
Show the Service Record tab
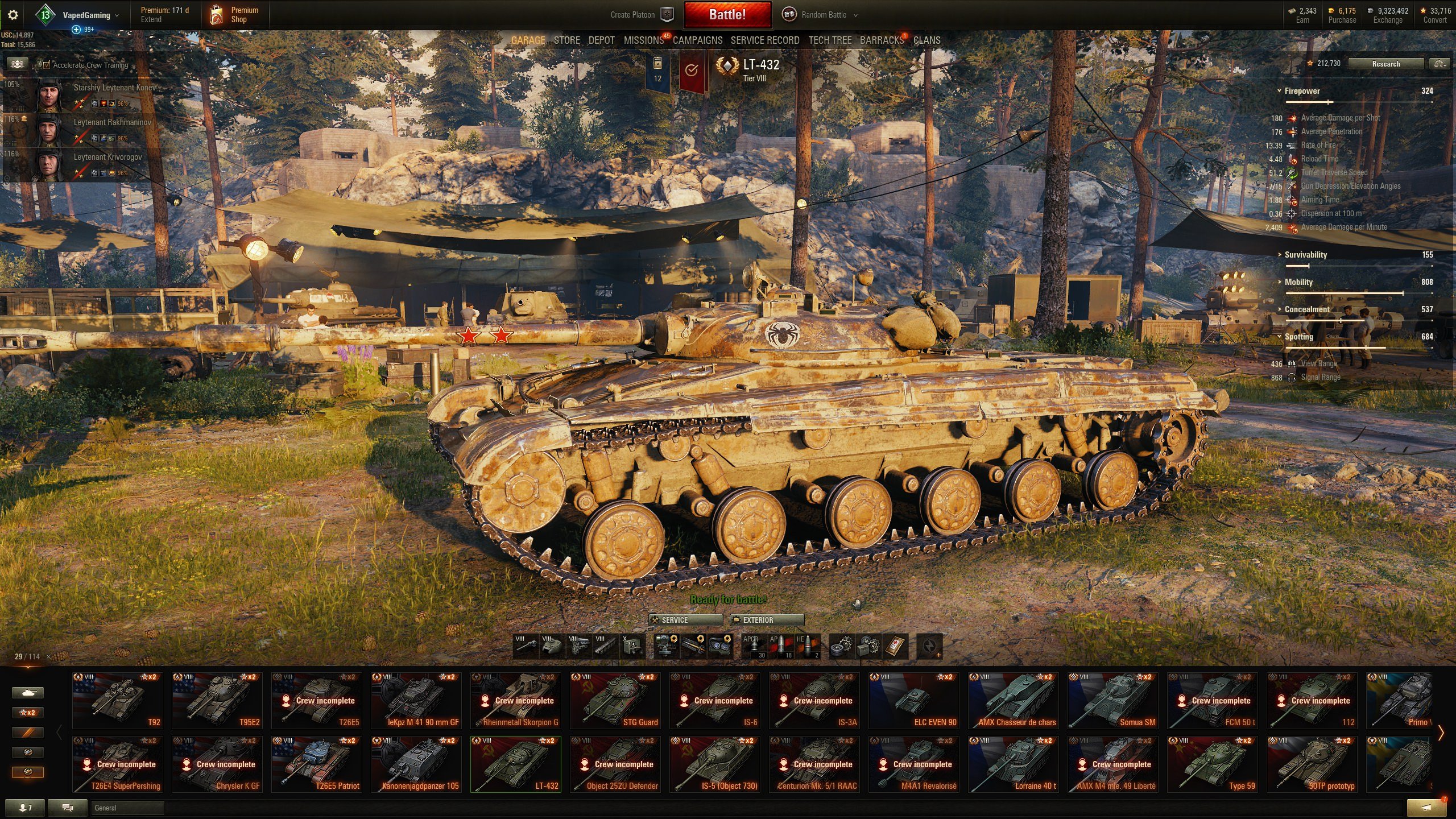coord(764,40)
